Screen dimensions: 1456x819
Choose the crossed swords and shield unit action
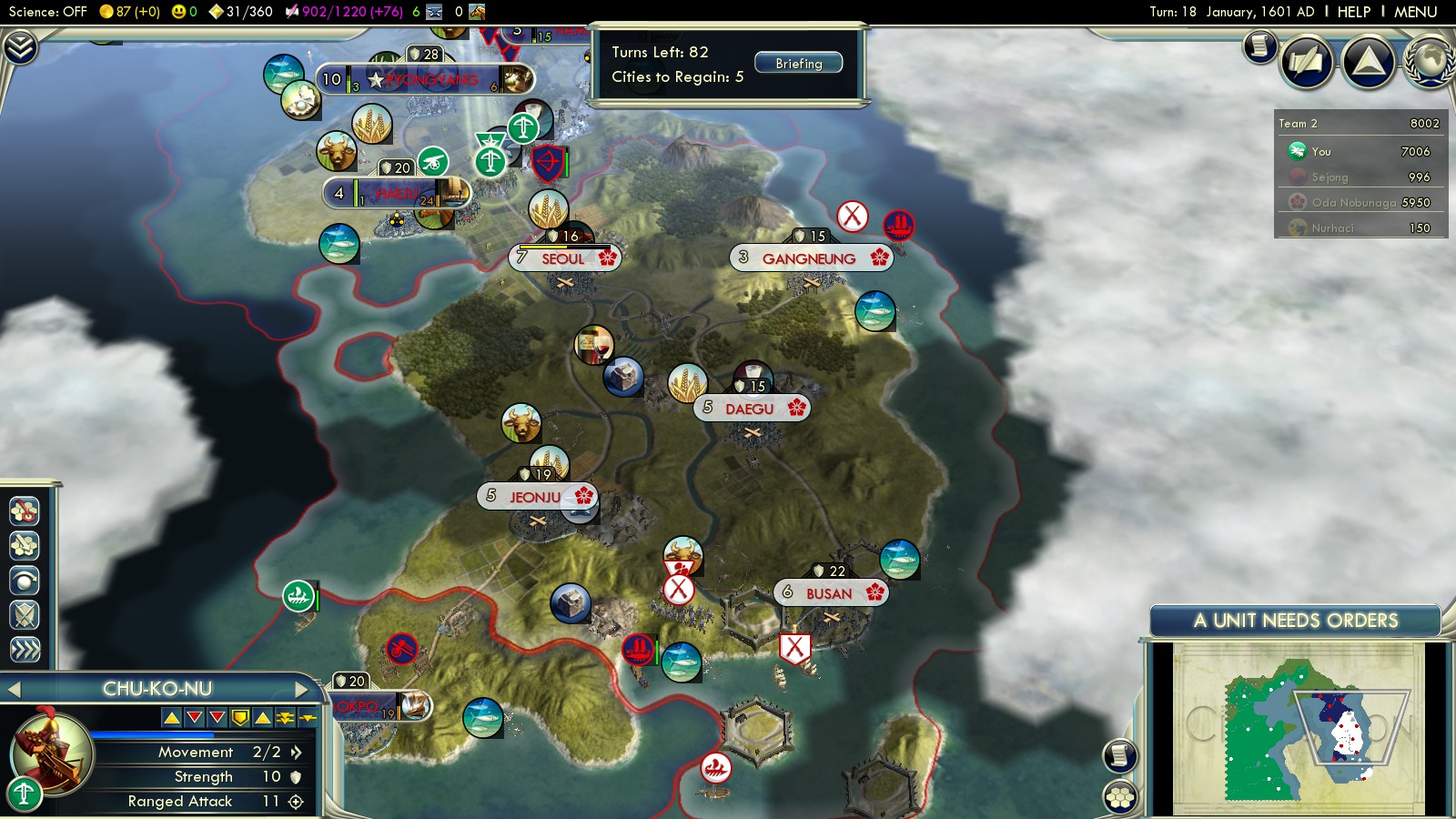click(x=25, y=615)
